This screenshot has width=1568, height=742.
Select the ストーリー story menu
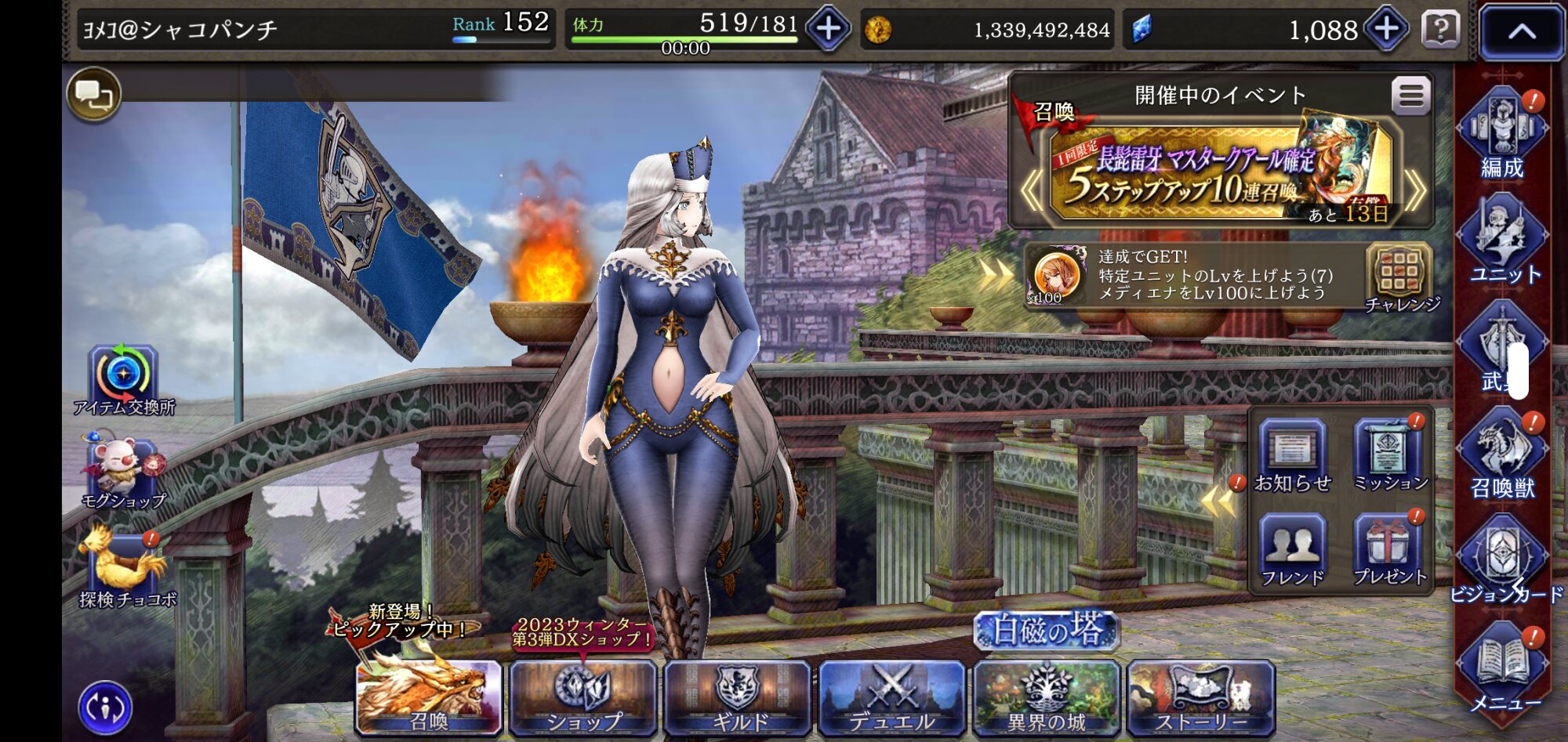[1200, 697]
